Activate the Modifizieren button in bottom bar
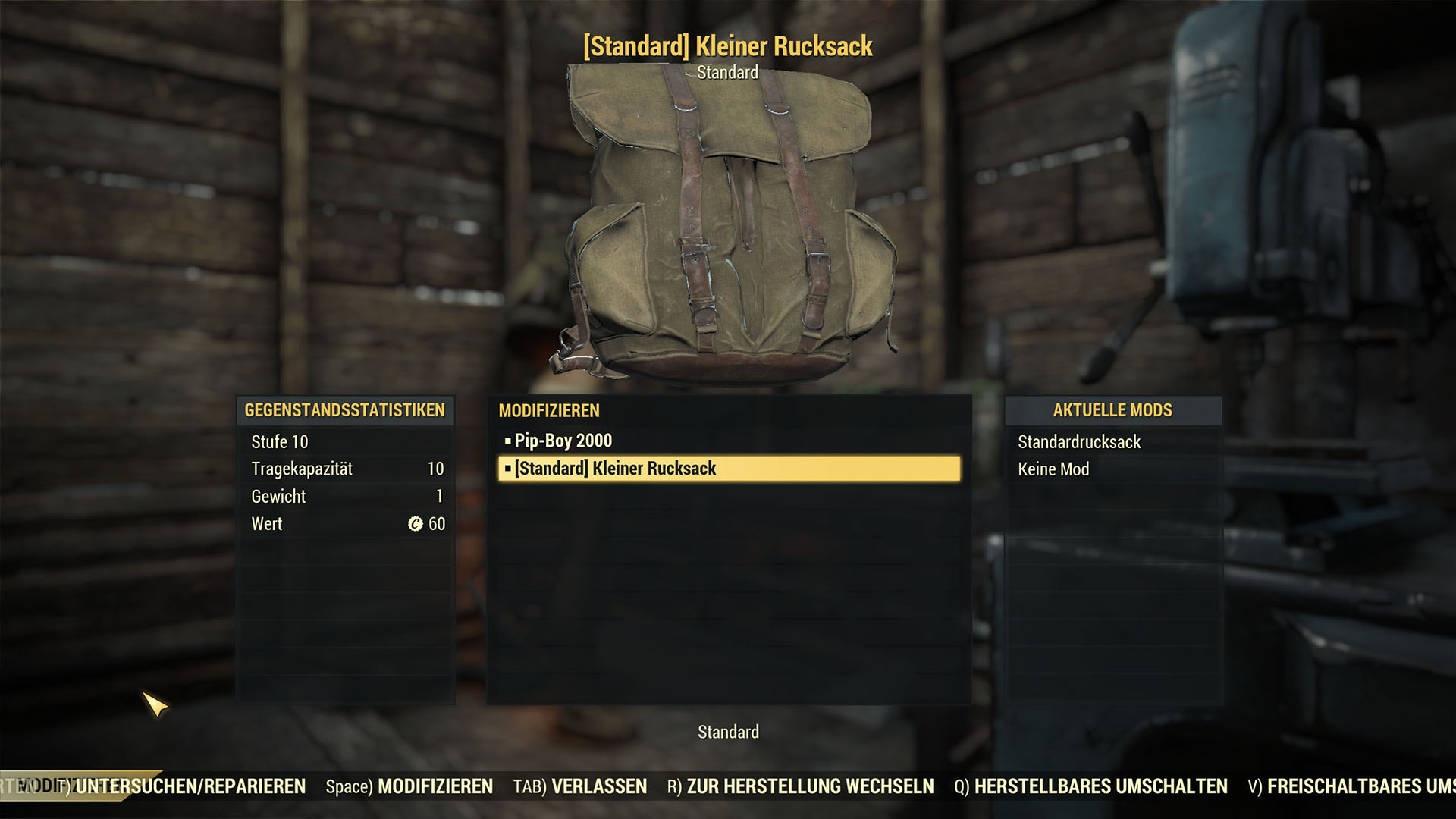This screenshot has width=1456, height=819. point(409,786)
